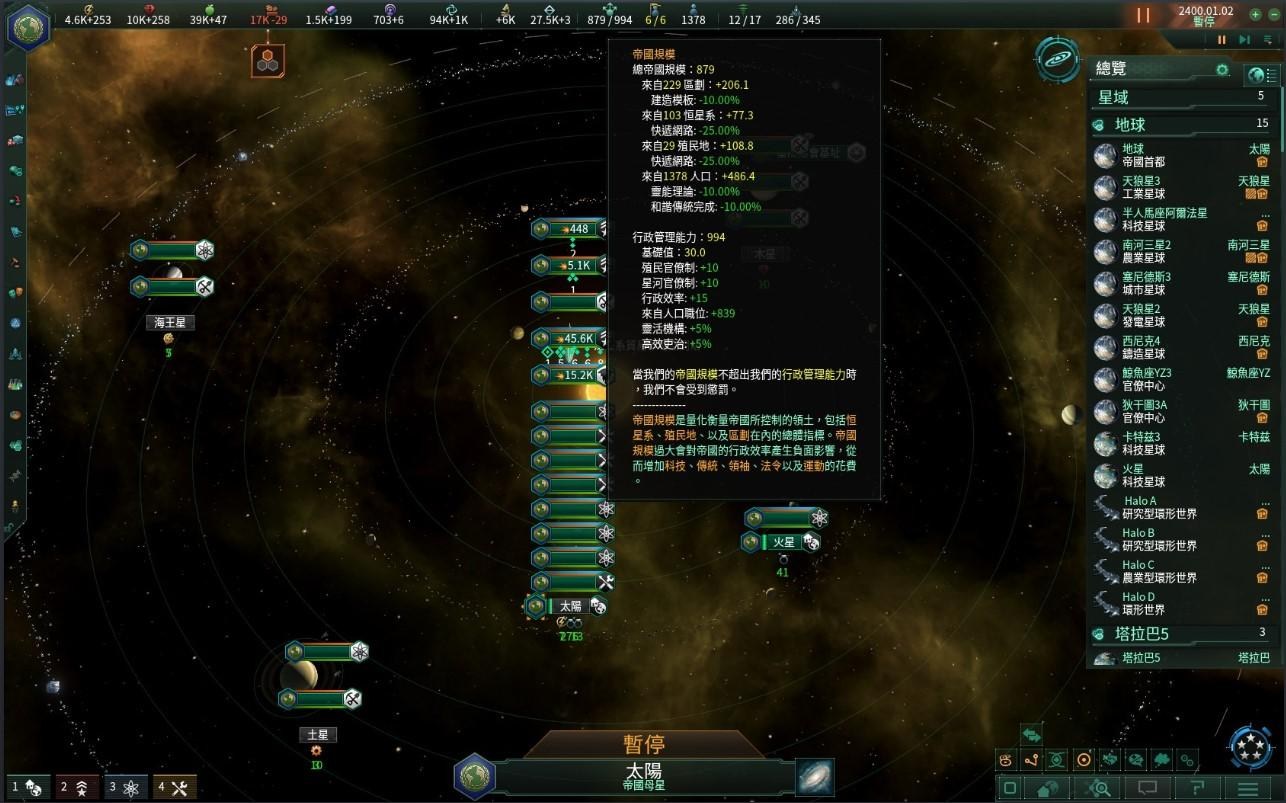Viewport: 1286px width, 803px height.
Task: Go to galaxy view from 太陽 bar
Action: coord(815,777)
